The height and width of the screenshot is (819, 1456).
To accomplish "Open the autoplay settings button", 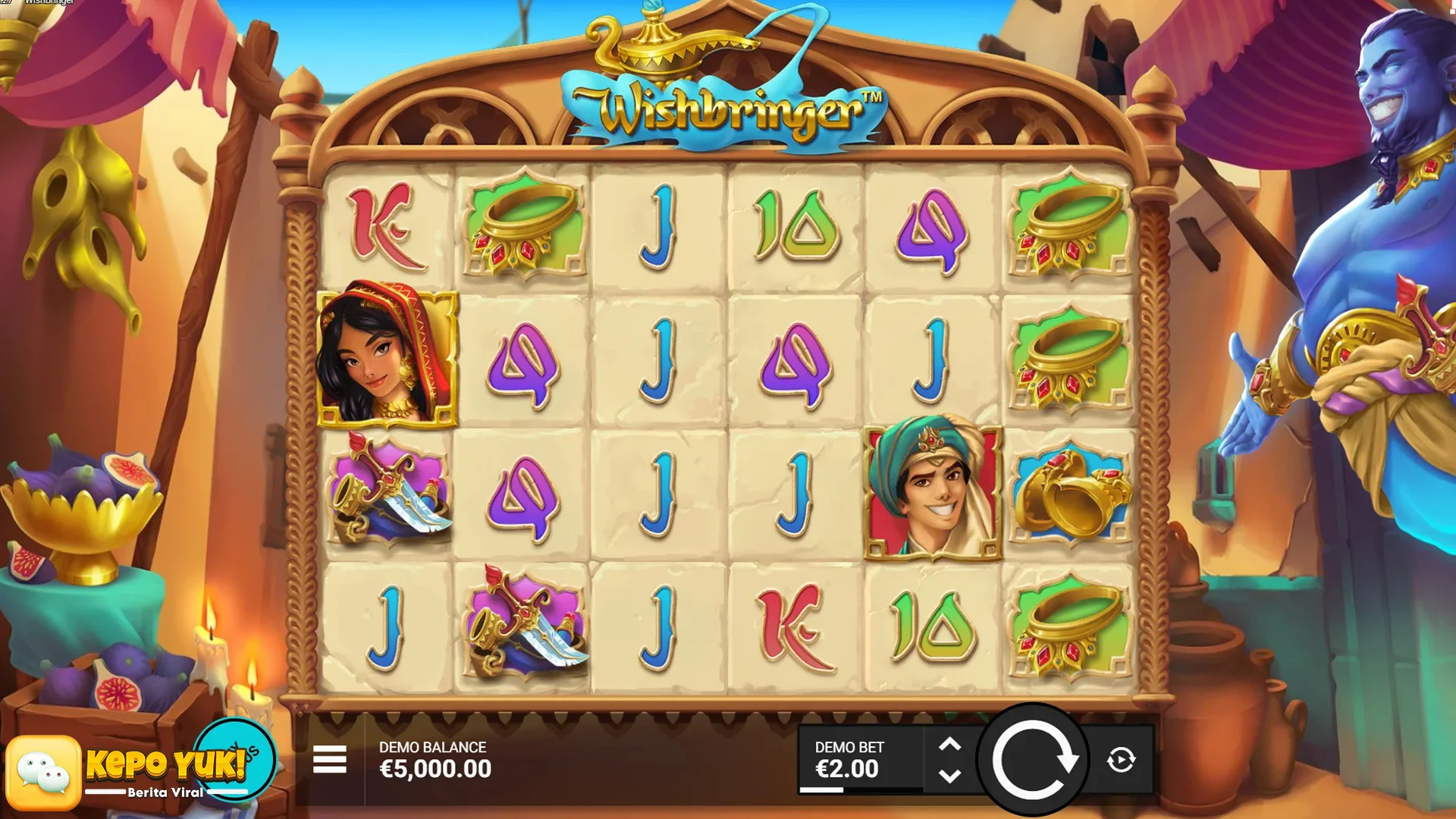I will (1121, 760).
